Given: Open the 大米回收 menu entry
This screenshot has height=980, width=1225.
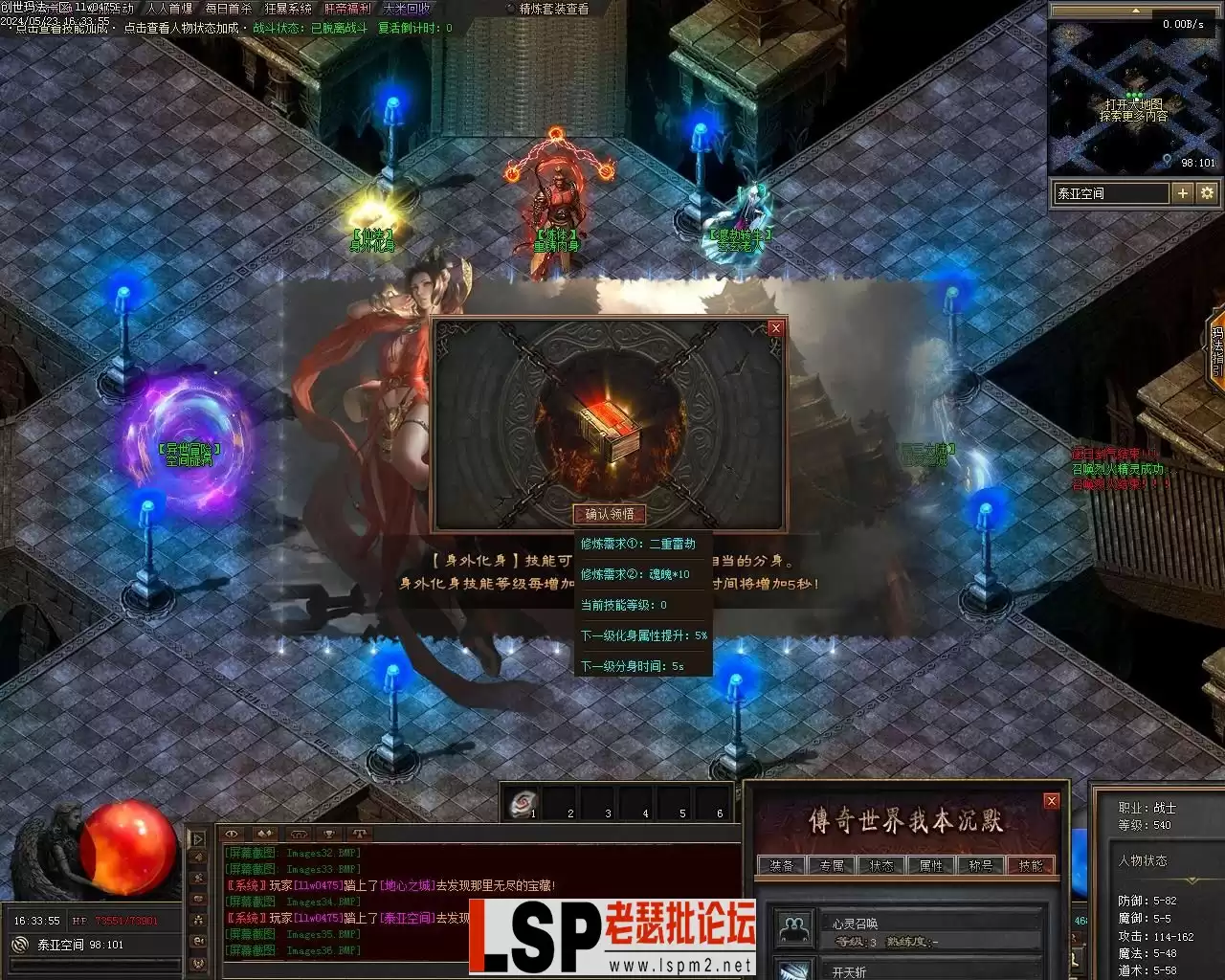Looking at the screenshot, I should [406, 9].
